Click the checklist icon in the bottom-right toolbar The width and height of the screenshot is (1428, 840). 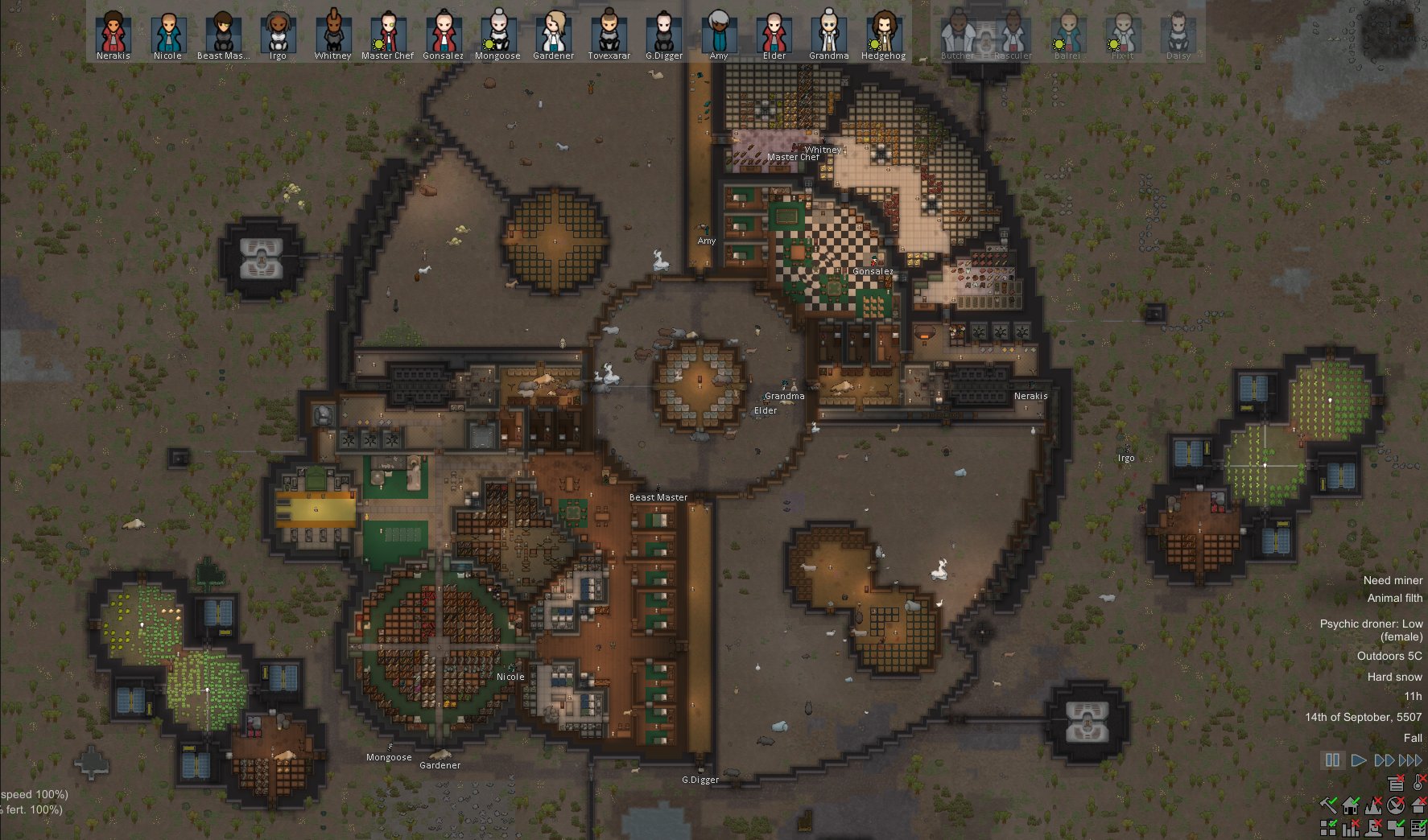(x=1418, y=828)
